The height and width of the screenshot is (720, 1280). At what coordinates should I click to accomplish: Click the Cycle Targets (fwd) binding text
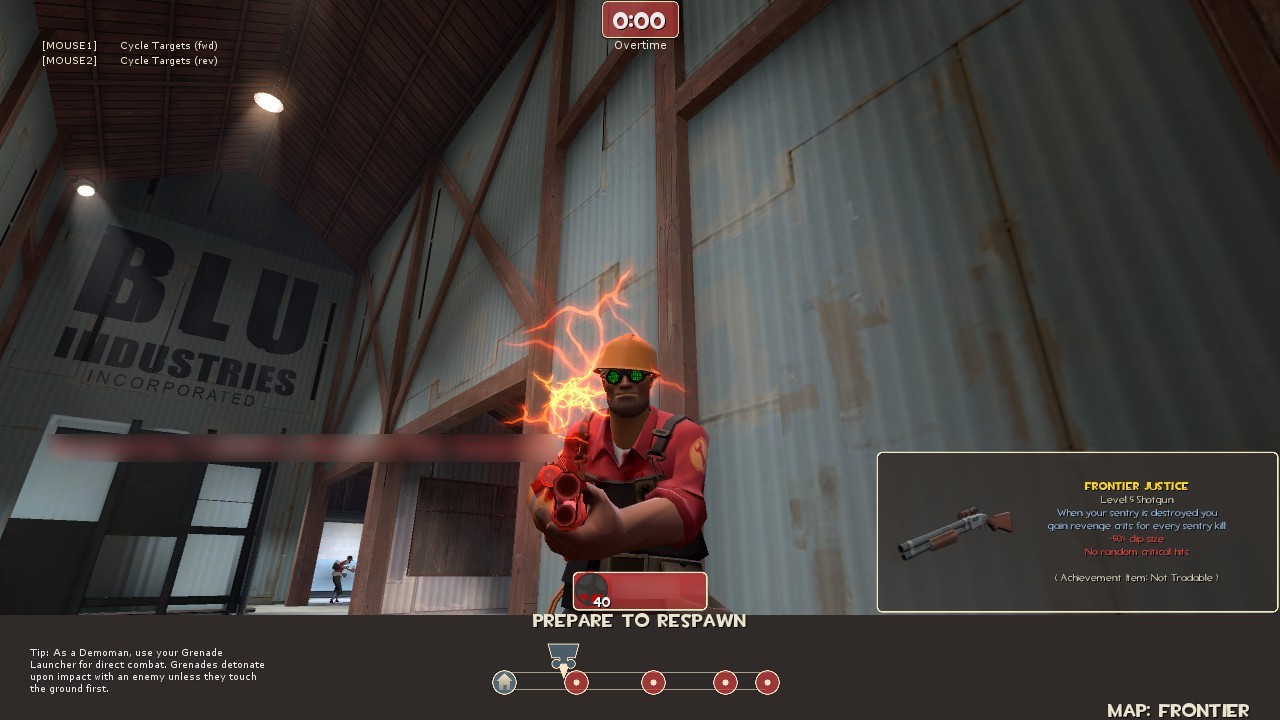coord(169,45)
